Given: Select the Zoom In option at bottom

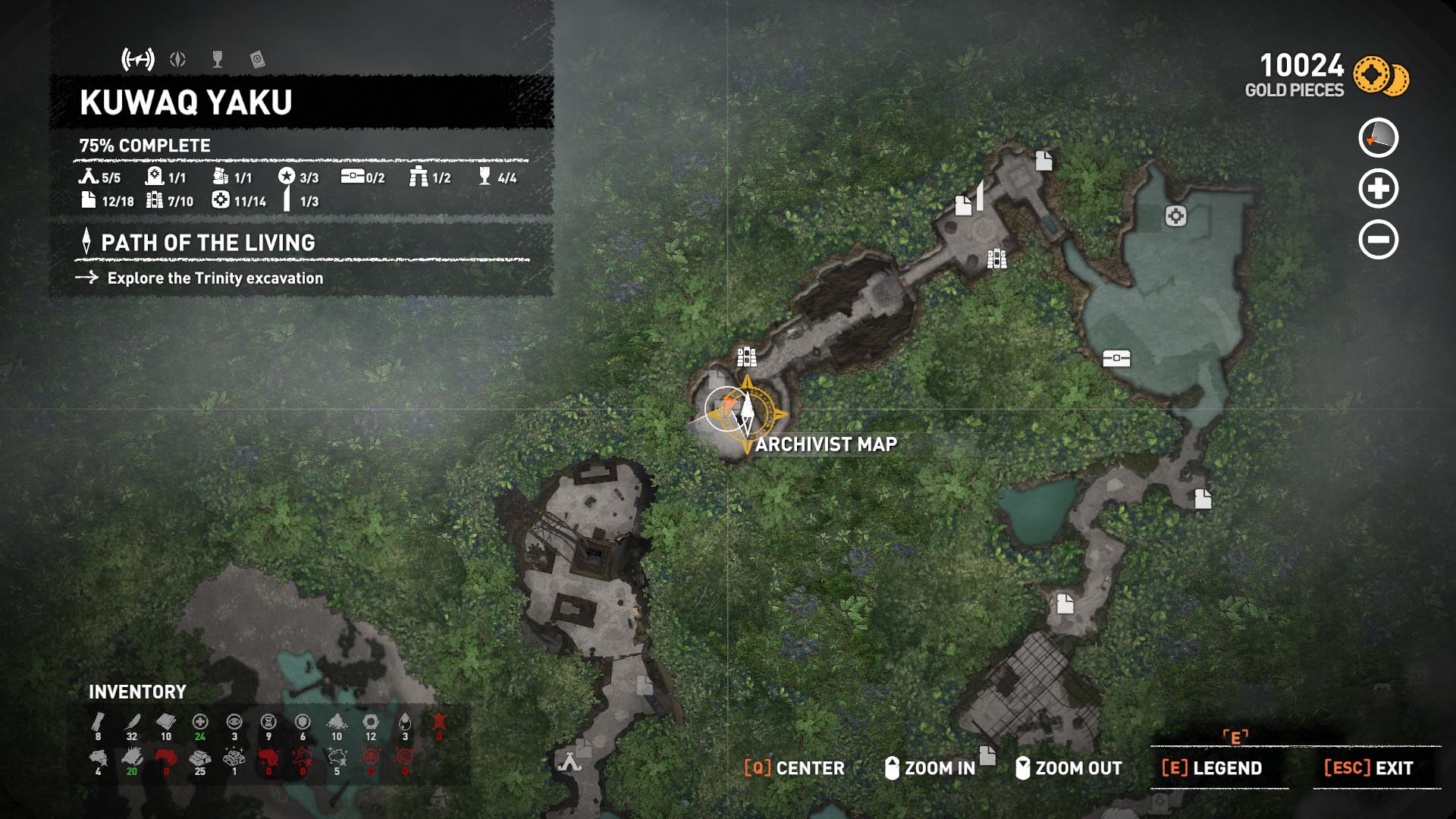Looking at the screenshot, I should [x=930, y=768].
